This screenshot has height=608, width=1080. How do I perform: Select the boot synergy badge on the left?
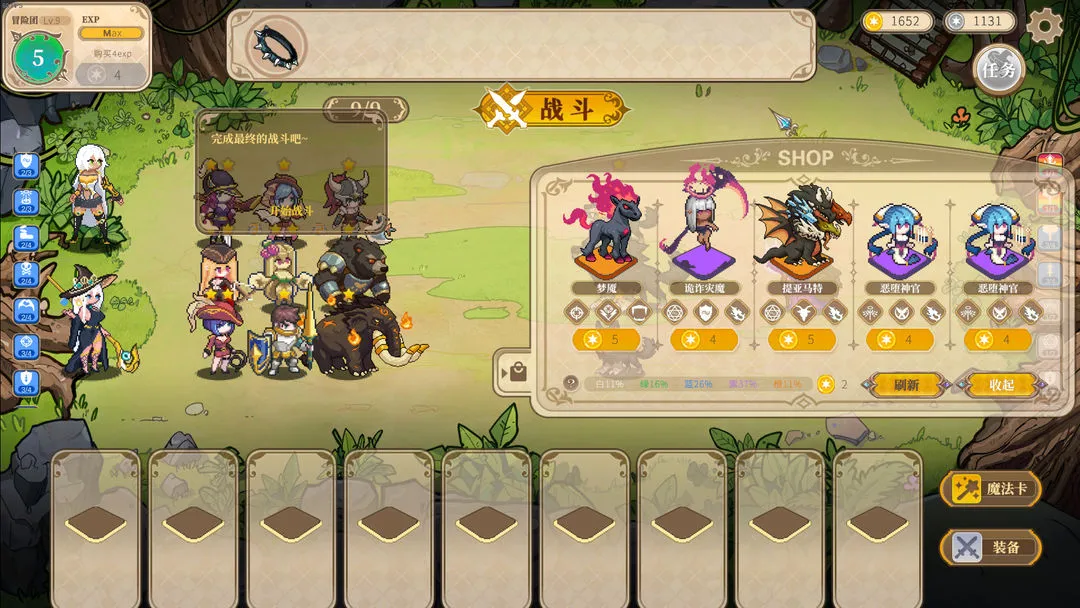(26, 234)
